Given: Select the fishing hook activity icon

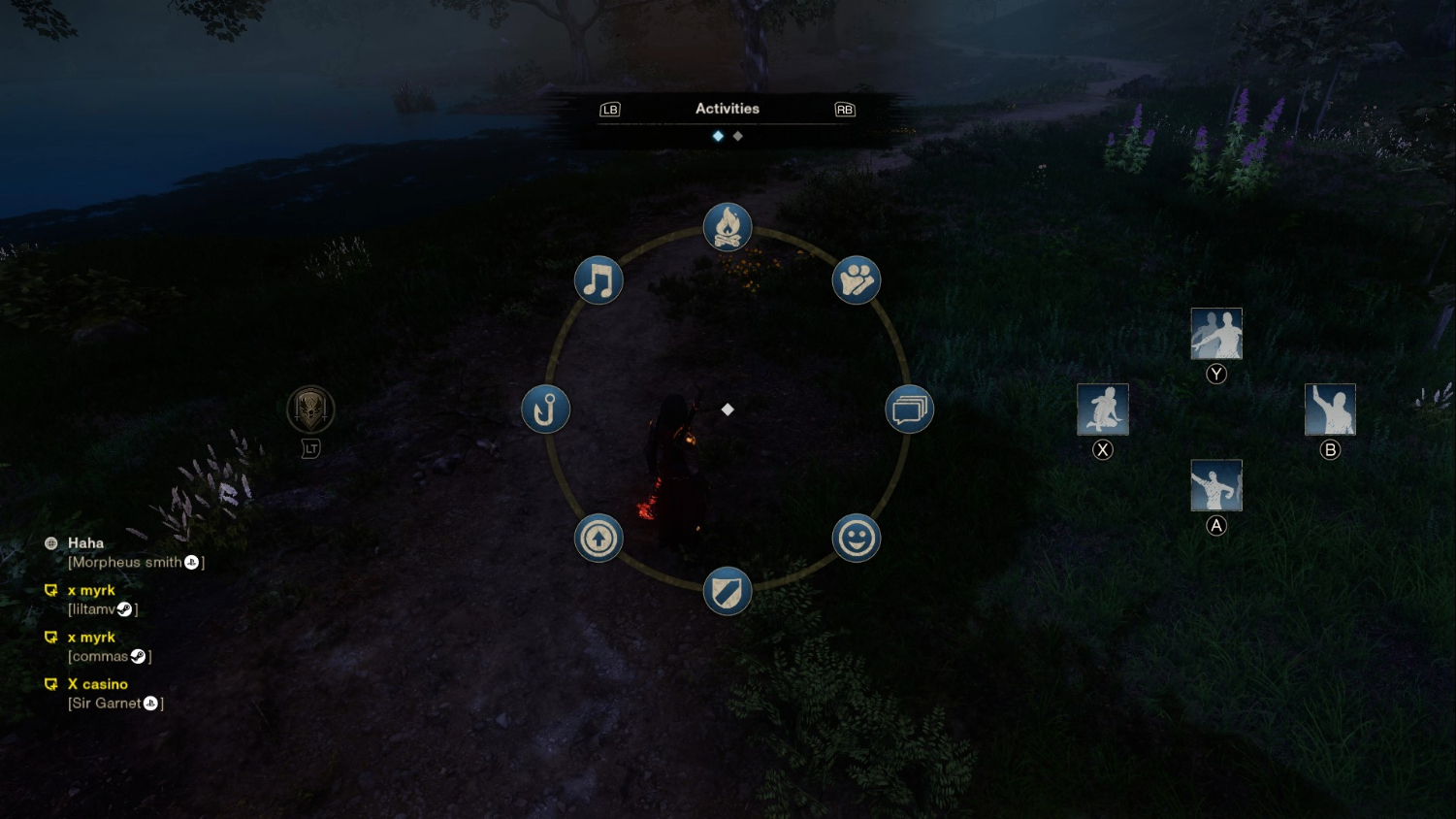Looking at the screenshot, I should point(545,409).
